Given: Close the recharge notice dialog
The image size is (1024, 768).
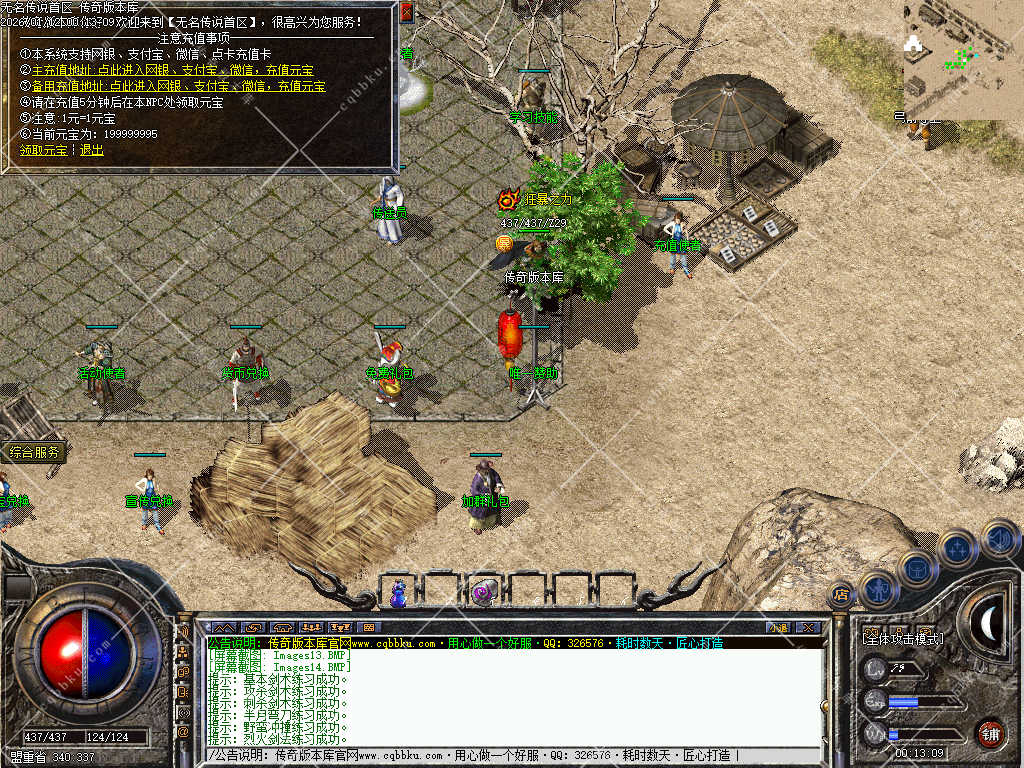Looking at the screenshot, I should tap(406, 12).
